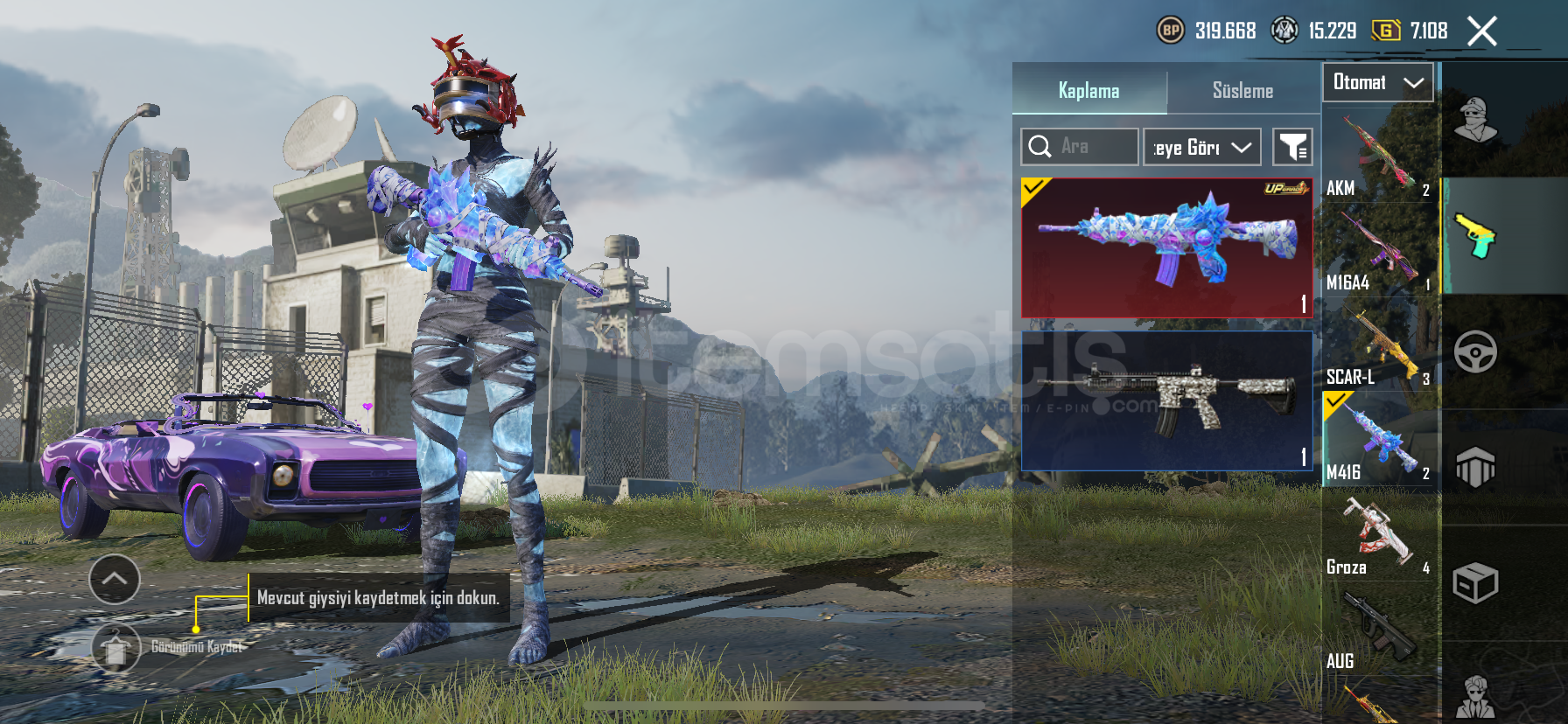Open the filter funnel button
Viewport: 1568px width, 724px height.
(x=1291, y=148)
